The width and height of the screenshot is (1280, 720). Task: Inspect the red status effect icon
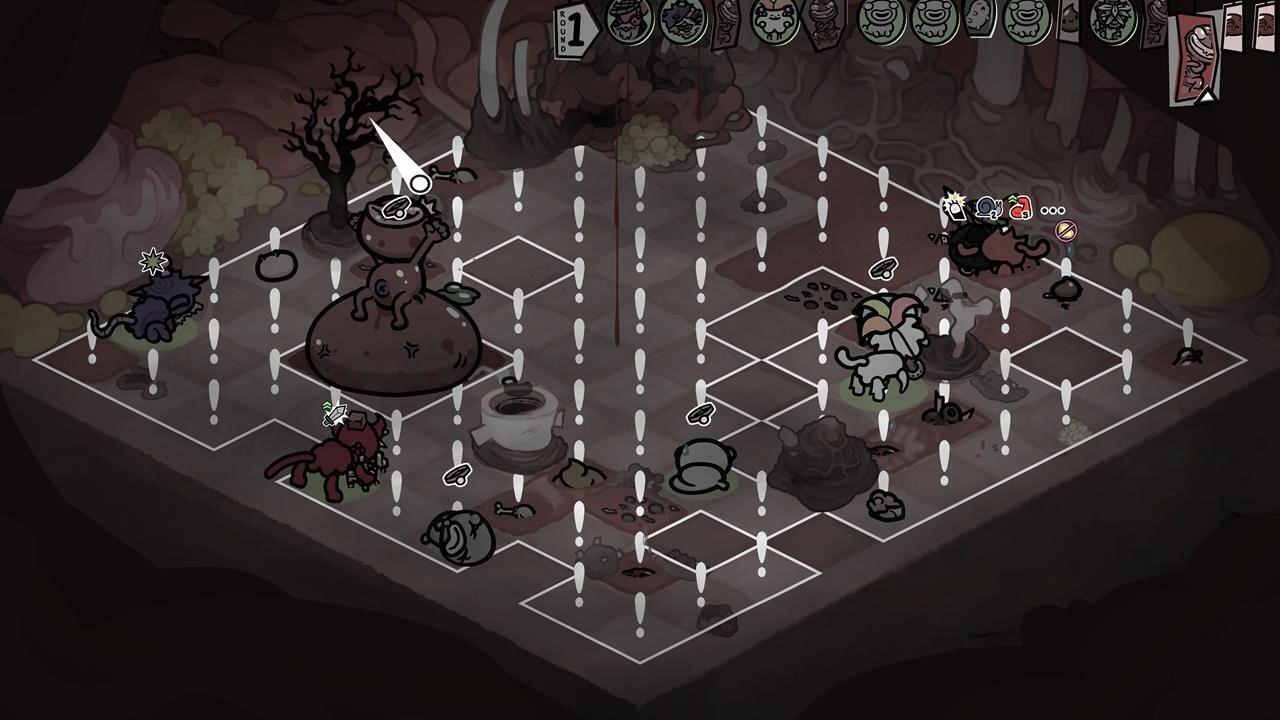[x=1019, y=208]
